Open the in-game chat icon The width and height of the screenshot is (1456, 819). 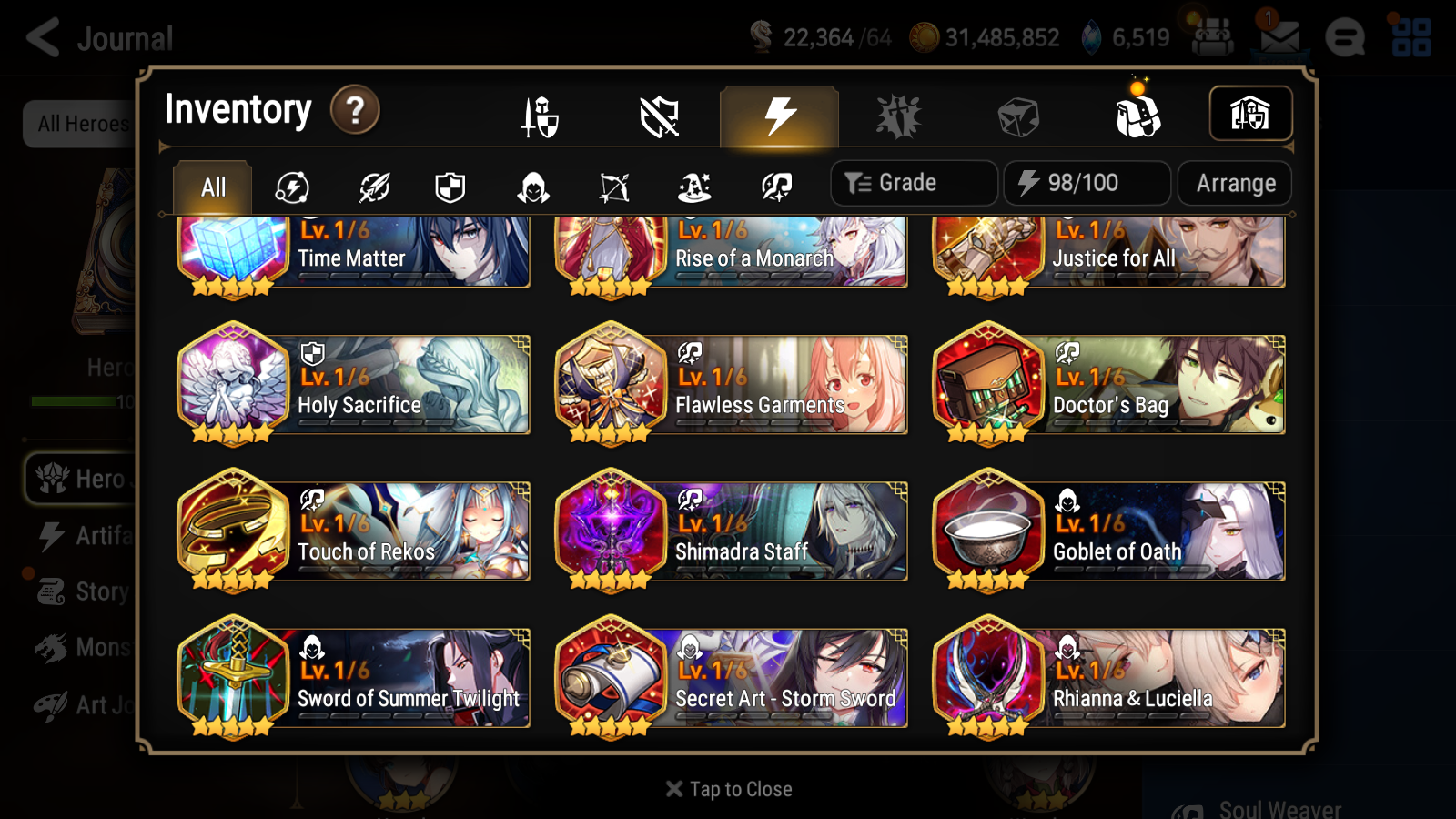click(x=1345, y=36)
